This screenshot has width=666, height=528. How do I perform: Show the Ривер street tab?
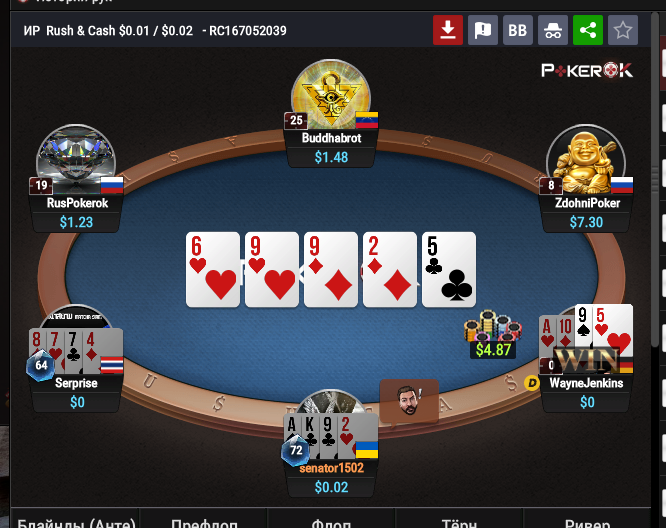(588, 521)
